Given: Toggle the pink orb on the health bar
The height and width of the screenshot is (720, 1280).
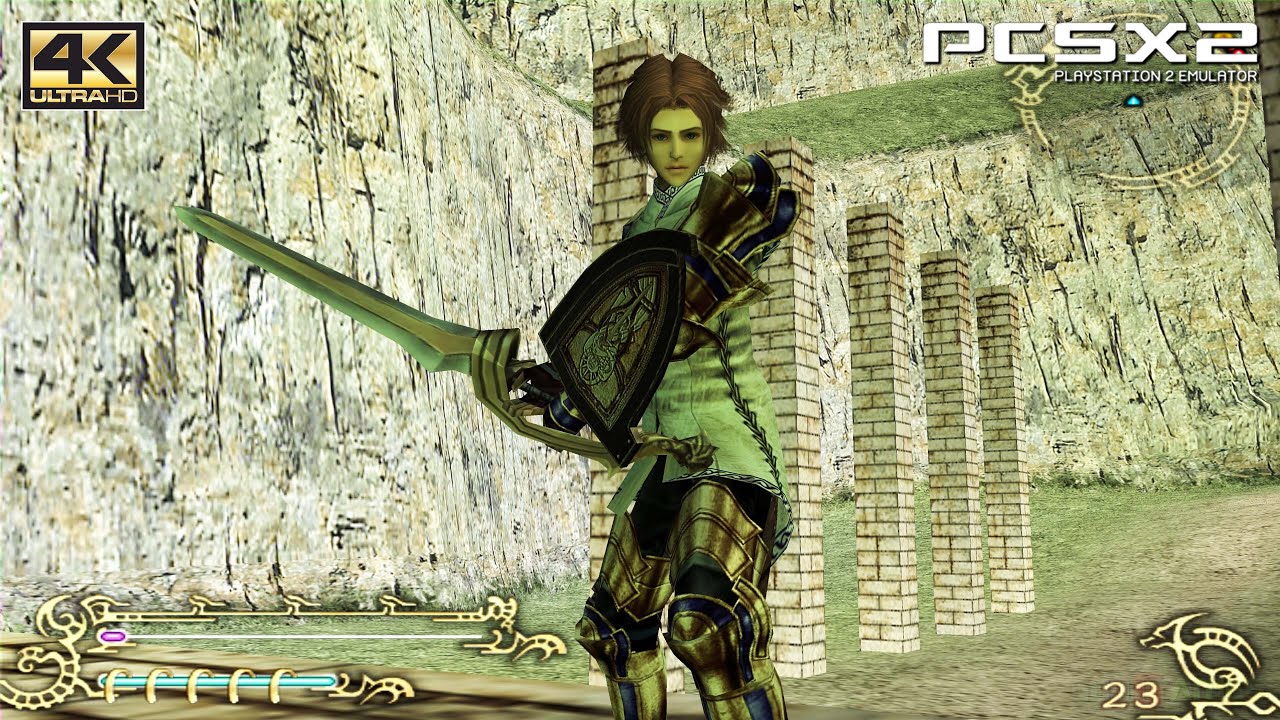Looking at the screenshot, I should pyautogui.click(x=112, y=637).
